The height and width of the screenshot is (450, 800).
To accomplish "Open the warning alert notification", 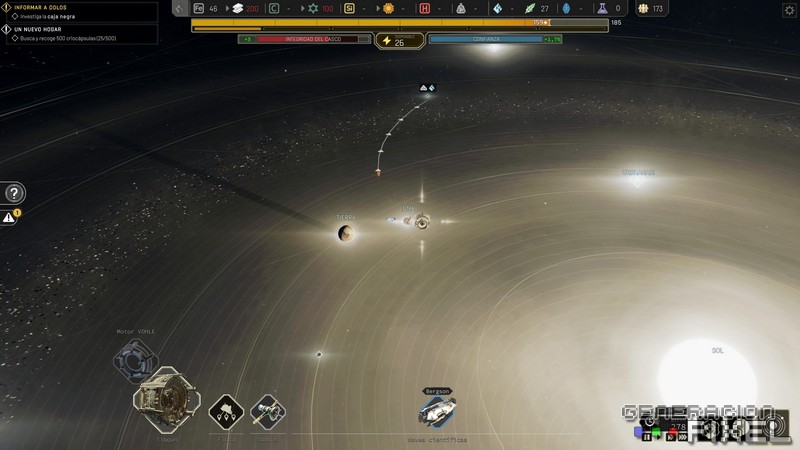I will (10, 216).
